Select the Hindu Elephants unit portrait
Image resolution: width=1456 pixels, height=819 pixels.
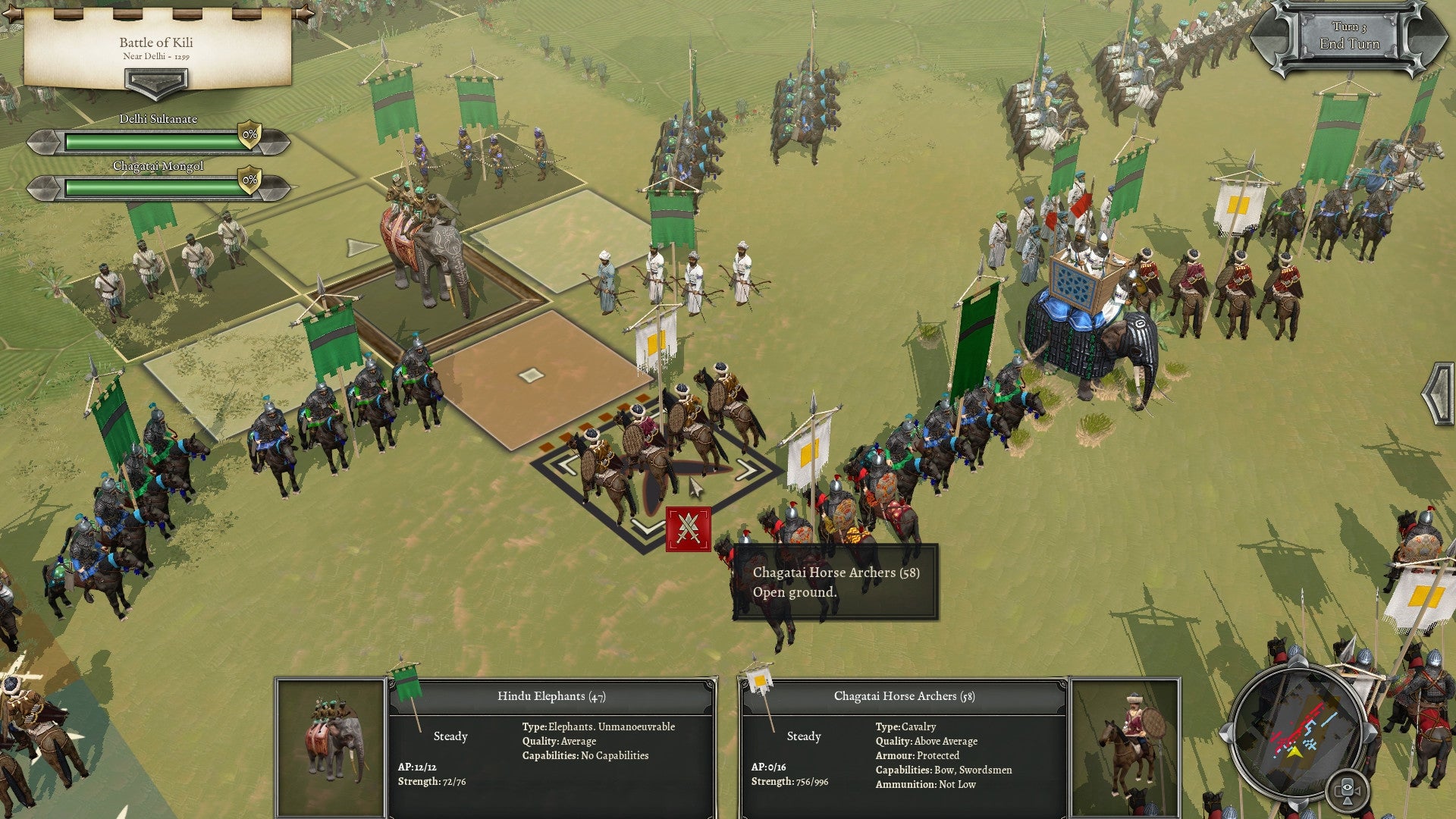point(331,747)
